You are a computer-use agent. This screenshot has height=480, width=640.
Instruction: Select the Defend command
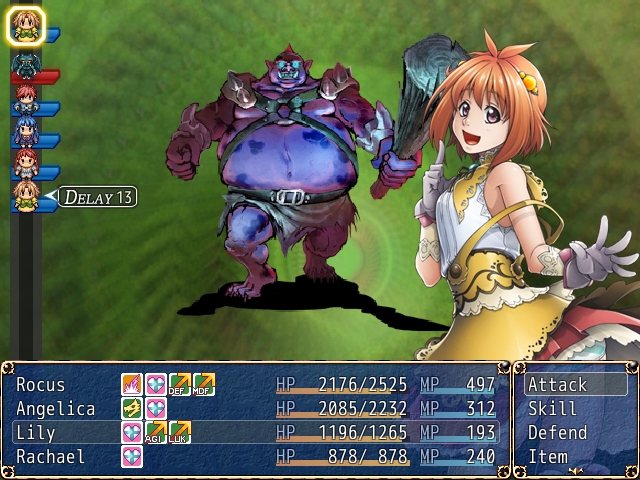(x=557, y=433)
